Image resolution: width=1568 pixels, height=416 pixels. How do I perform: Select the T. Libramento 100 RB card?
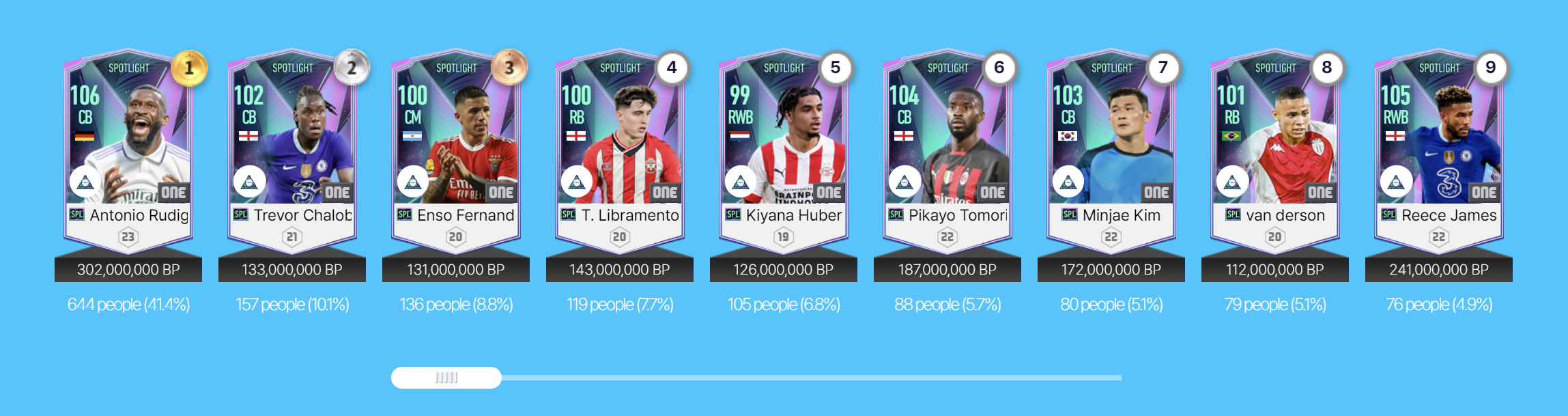point(620,152)
